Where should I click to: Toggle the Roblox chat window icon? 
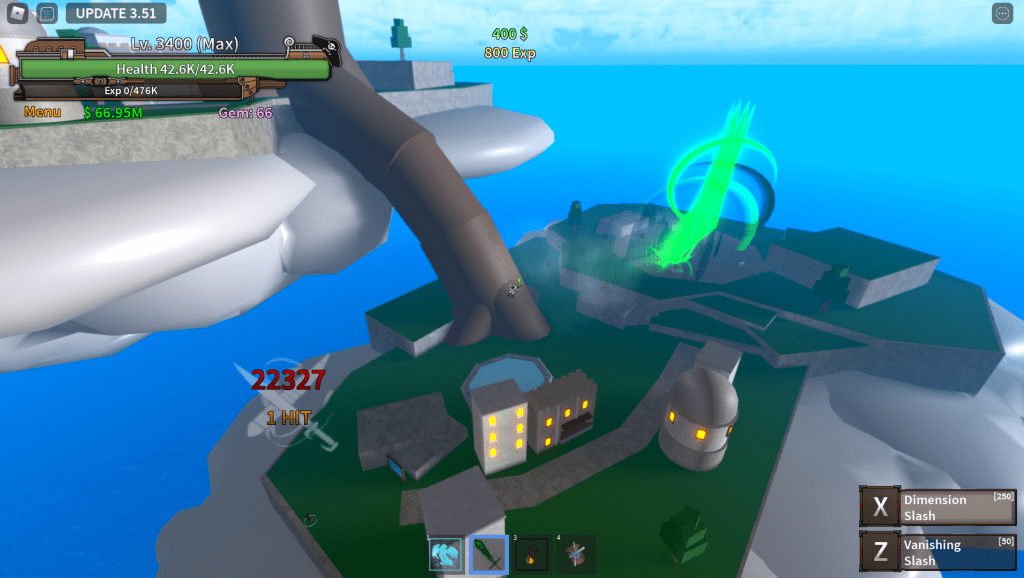tap(47, 13)
